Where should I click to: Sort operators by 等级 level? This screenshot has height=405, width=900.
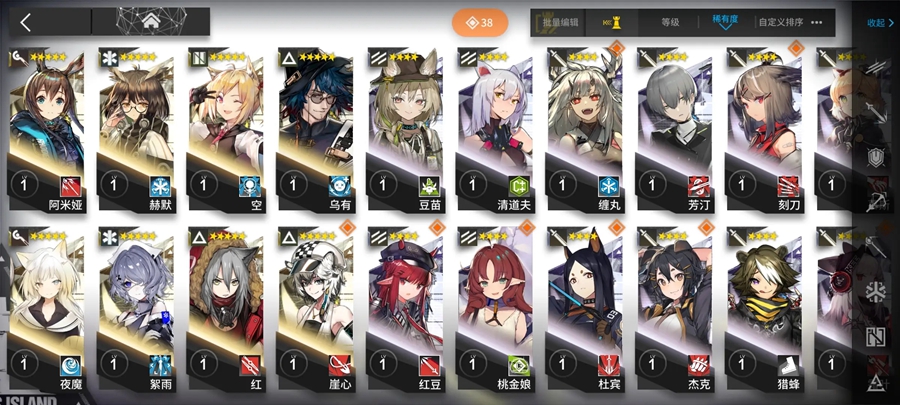tap(670, 22)
